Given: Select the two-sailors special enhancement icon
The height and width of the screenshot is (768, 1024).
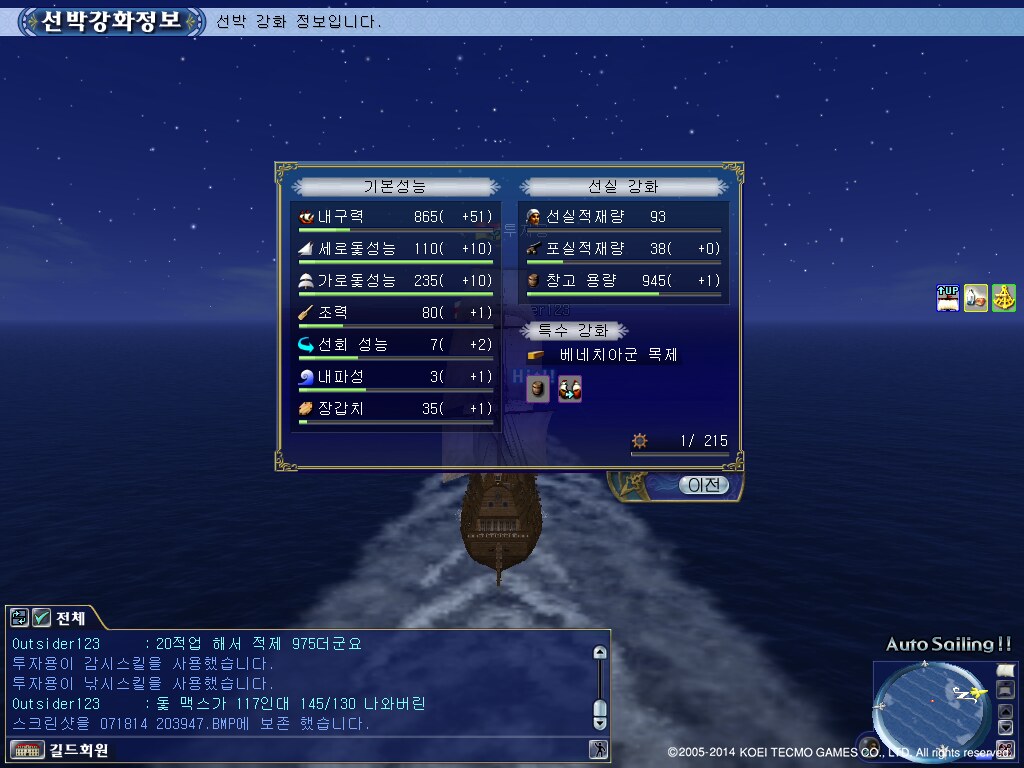Looking at the screenshot, I should (570, 389).
